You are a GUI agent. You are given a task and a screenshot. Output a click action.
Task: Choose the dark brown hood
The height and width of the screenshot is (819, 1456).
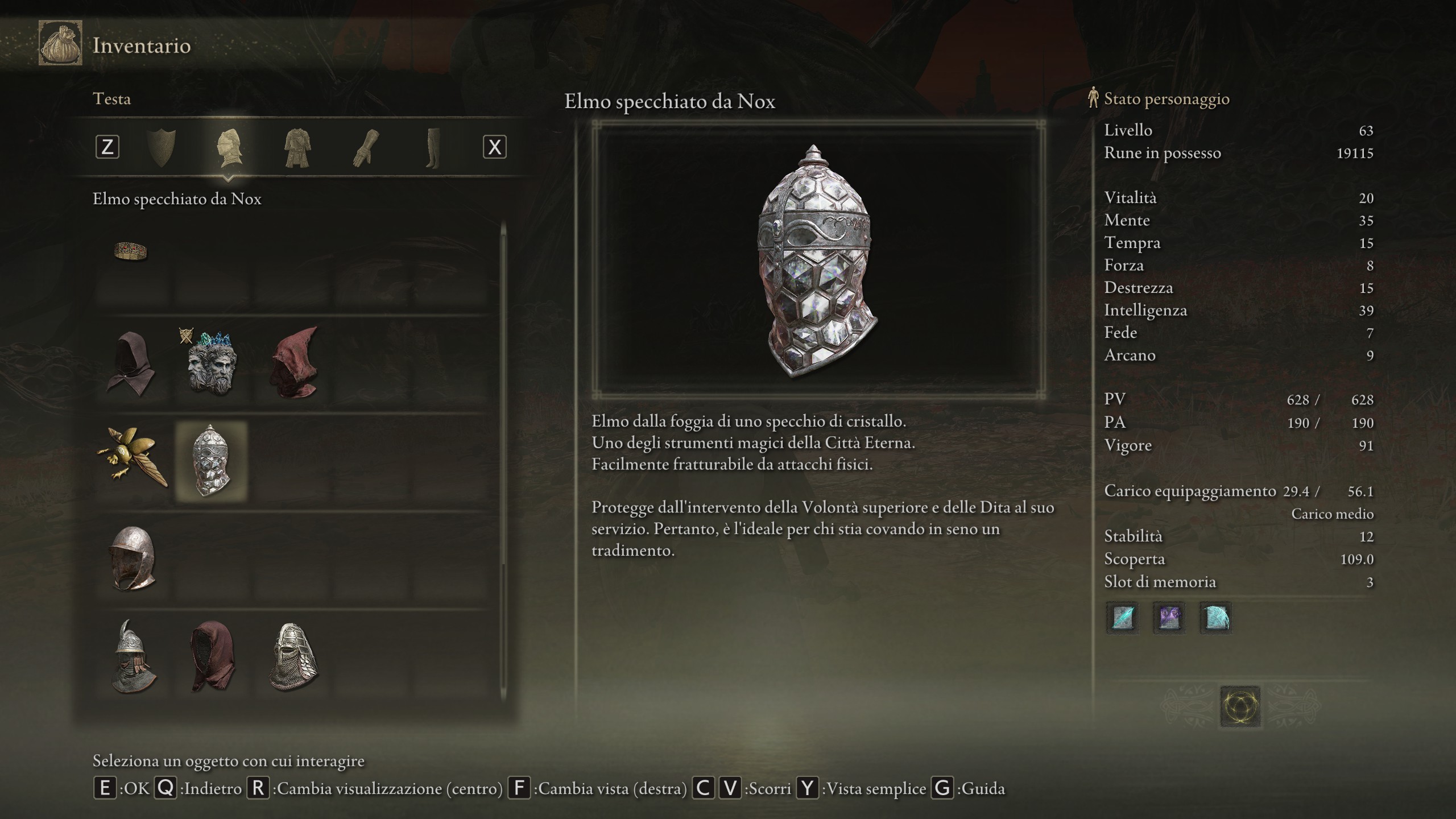click(x=131, y=364)
